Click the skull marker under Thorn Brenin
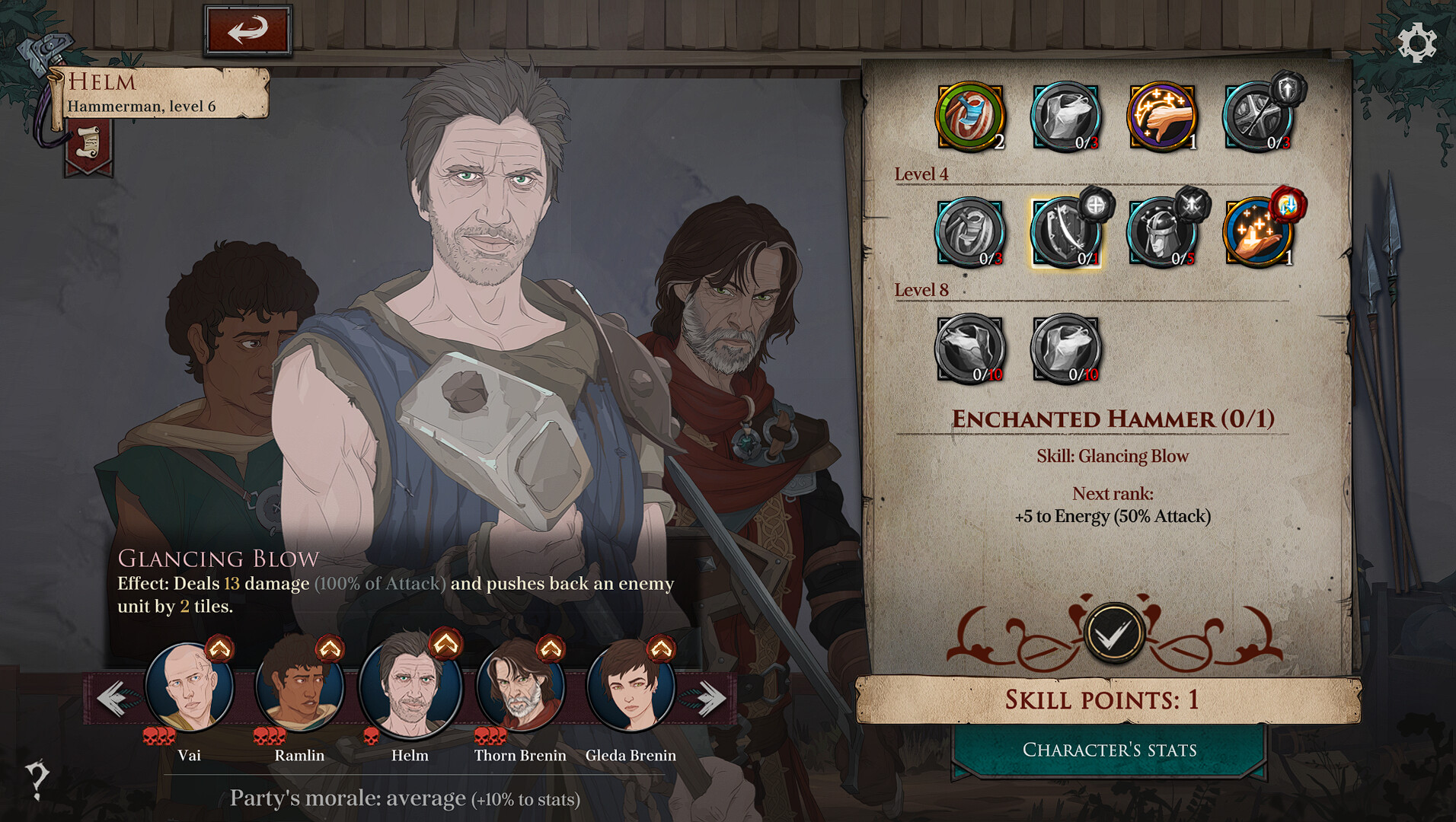1456x822 pixels. click(x=488, y=736)
